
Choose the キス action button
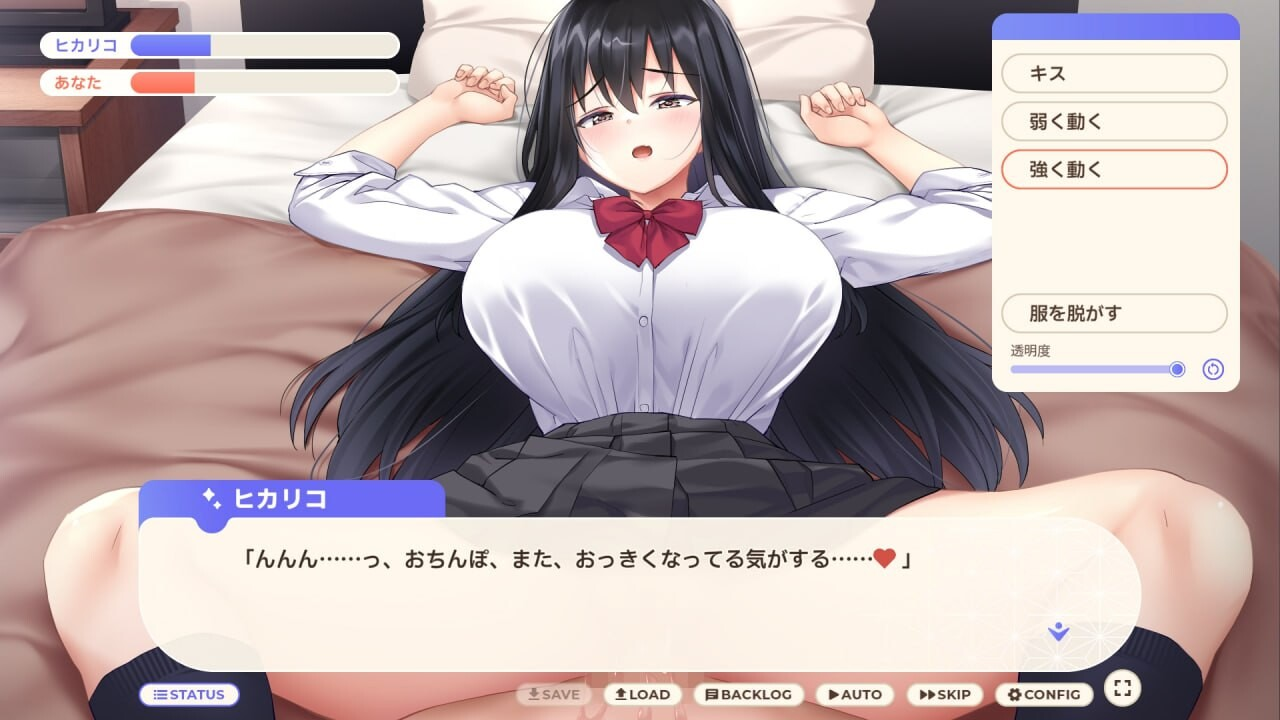pos(1114,73)
